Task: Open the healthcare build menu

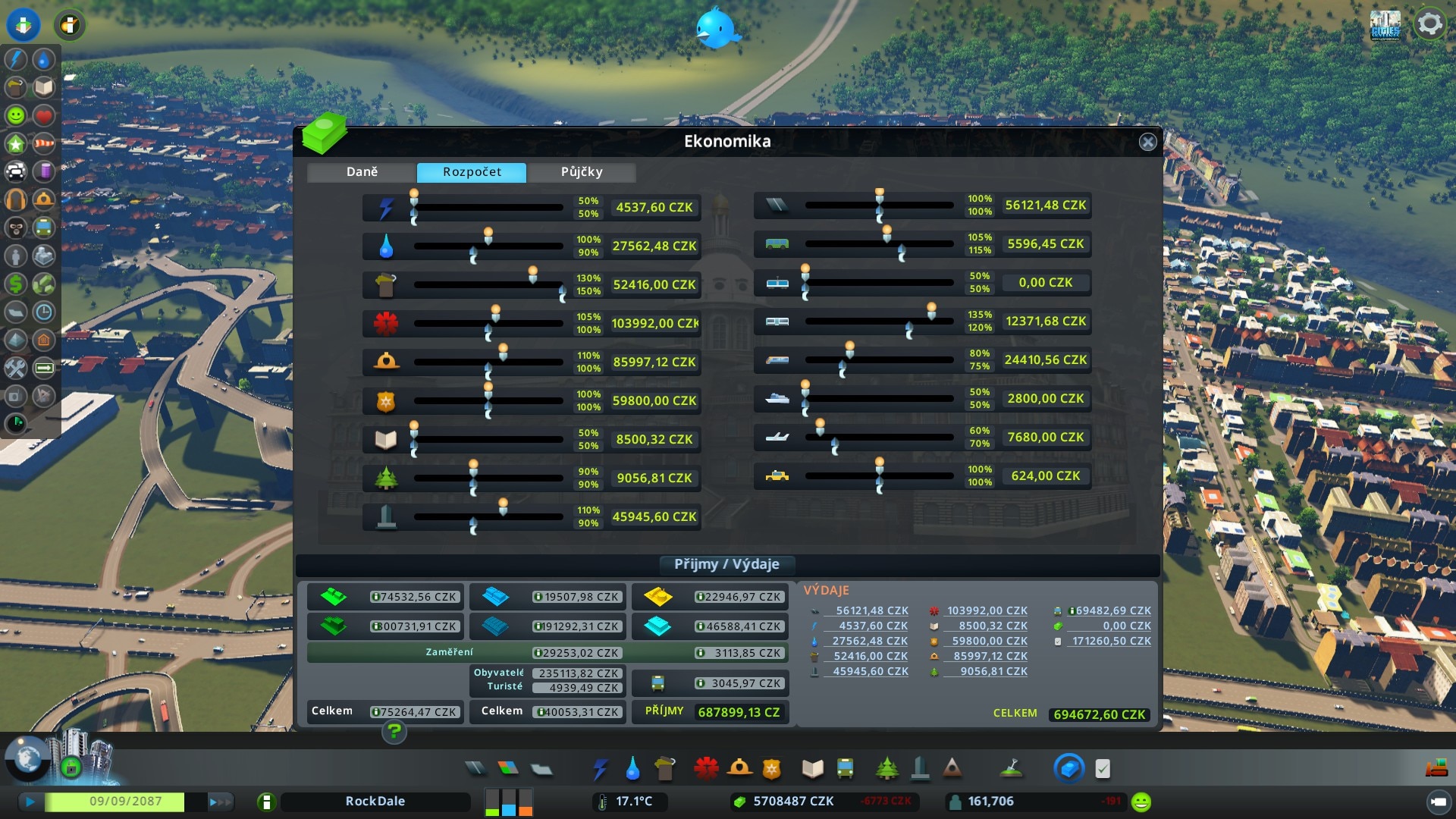Action: [706, 769]
